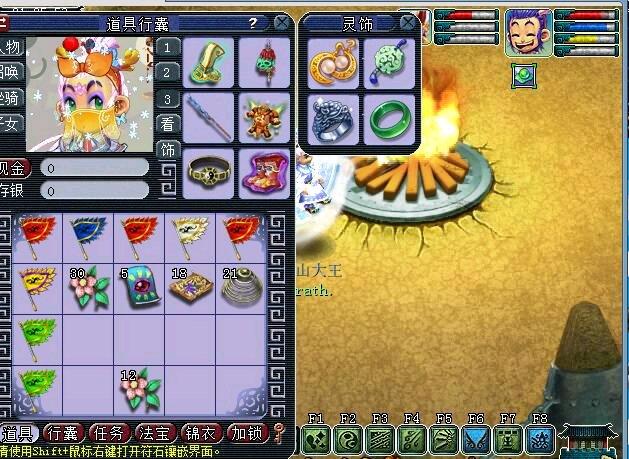Viewport: 629px width, 459px height.
Task: Open the inventory help question mark
Action: [x=253, y=23]
